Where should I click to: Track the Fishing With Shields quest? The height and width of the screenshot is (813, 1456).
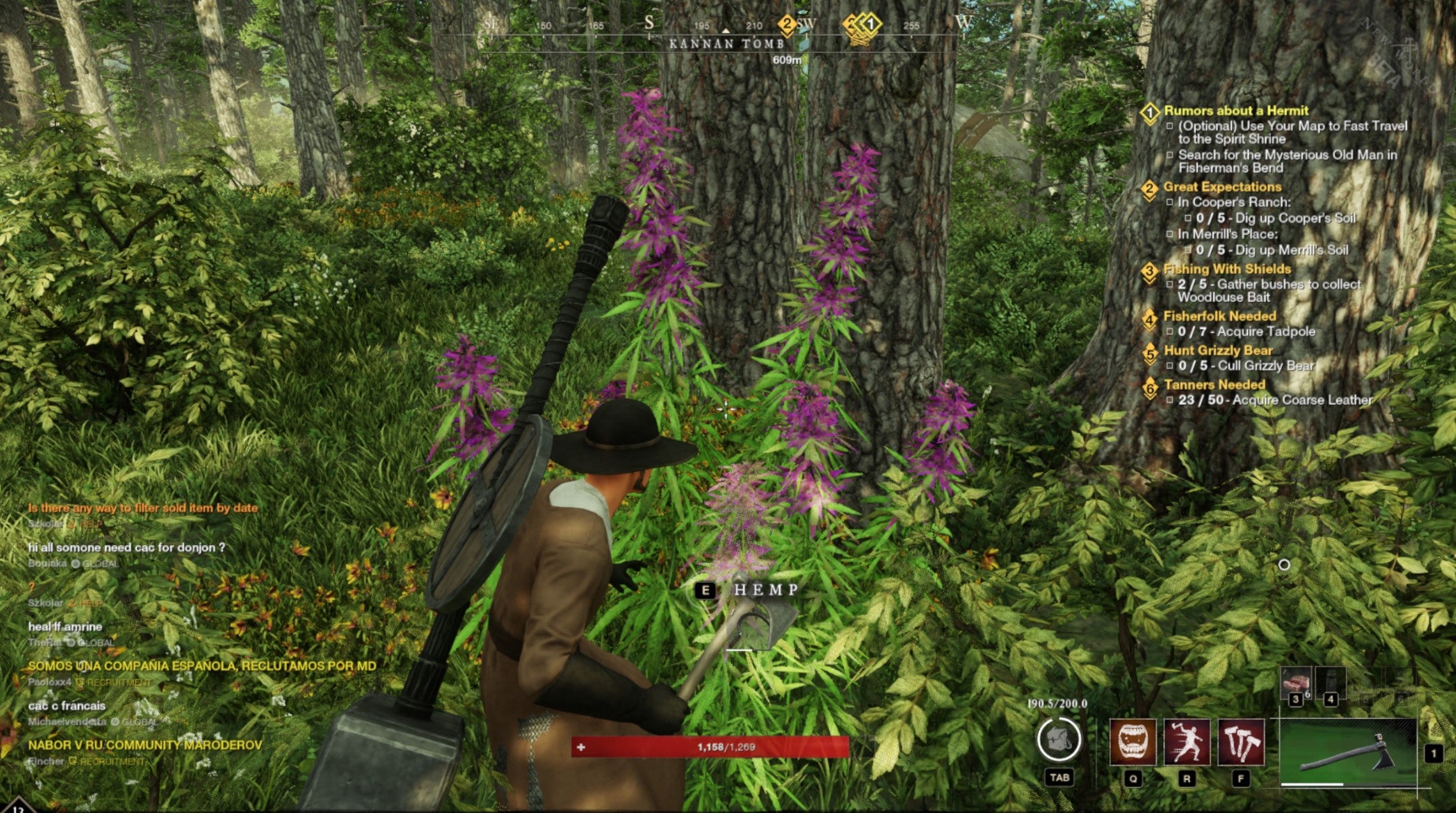[x=1226, y=269]
